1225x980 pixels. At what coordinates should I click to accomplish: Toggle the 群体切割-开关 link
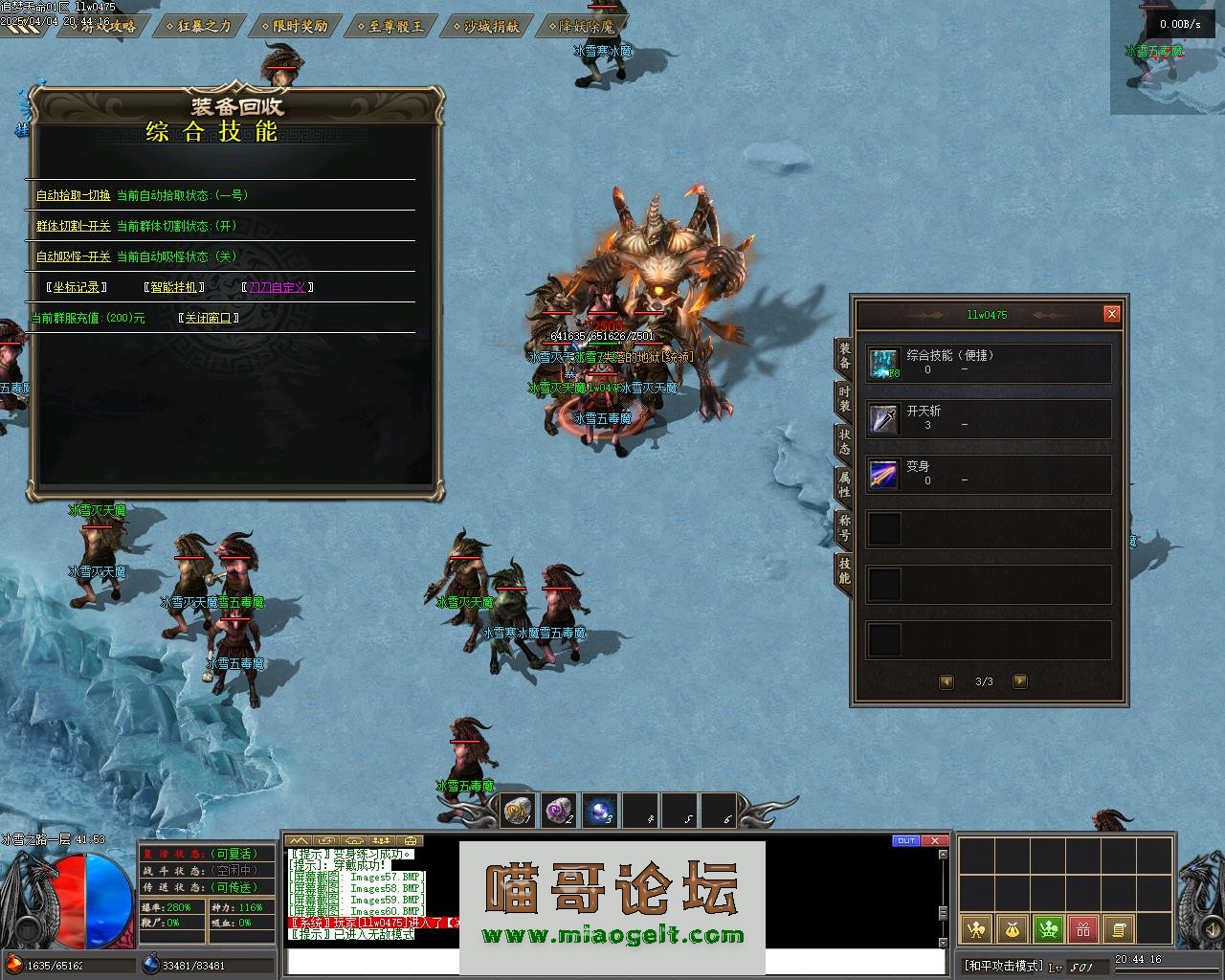(73, 227)
